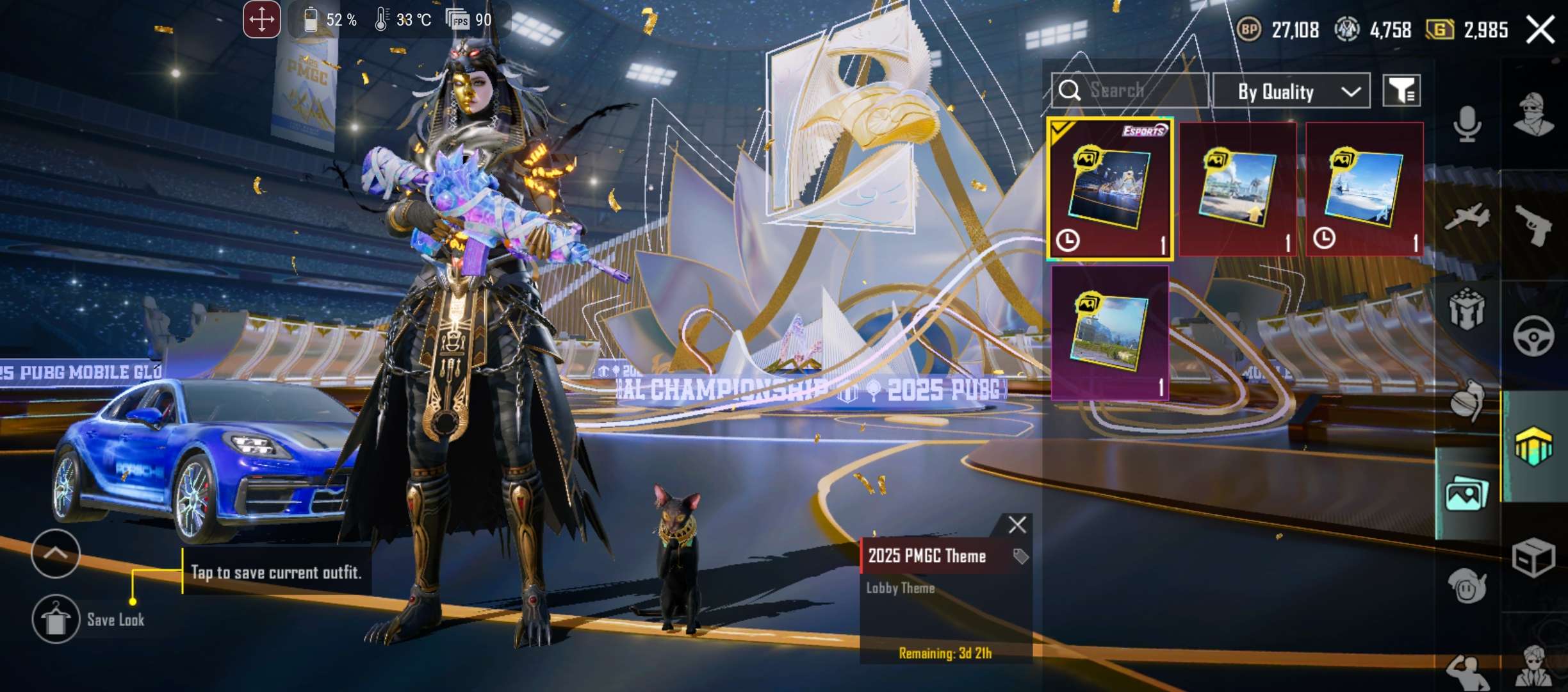Switch to the steering wheel vehicles tab
Viewport: 1568px width, 692px height.
(1533, 336)
